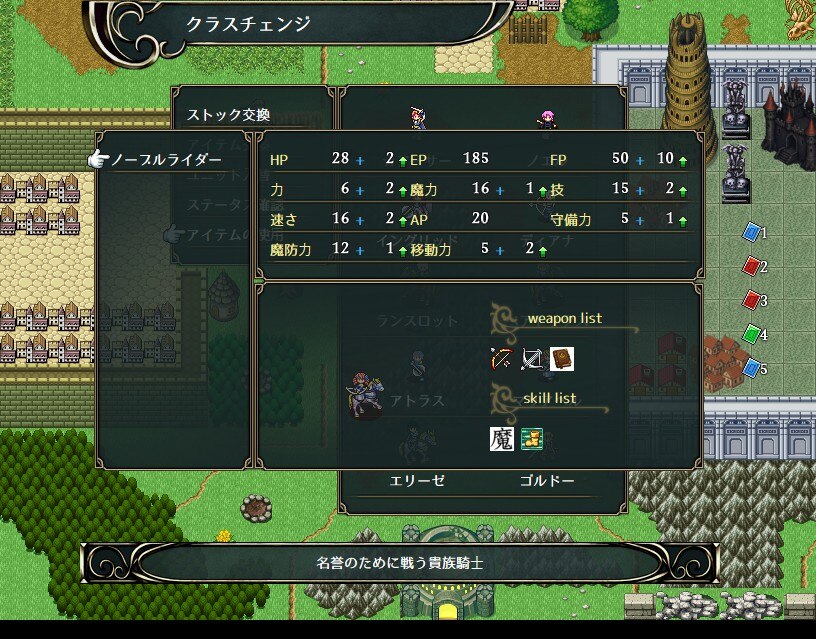Image resolution: width=816 pixels, height=639 pixels.
Task: Click the blue crystal numbered 1
Action: pos(752,233)
